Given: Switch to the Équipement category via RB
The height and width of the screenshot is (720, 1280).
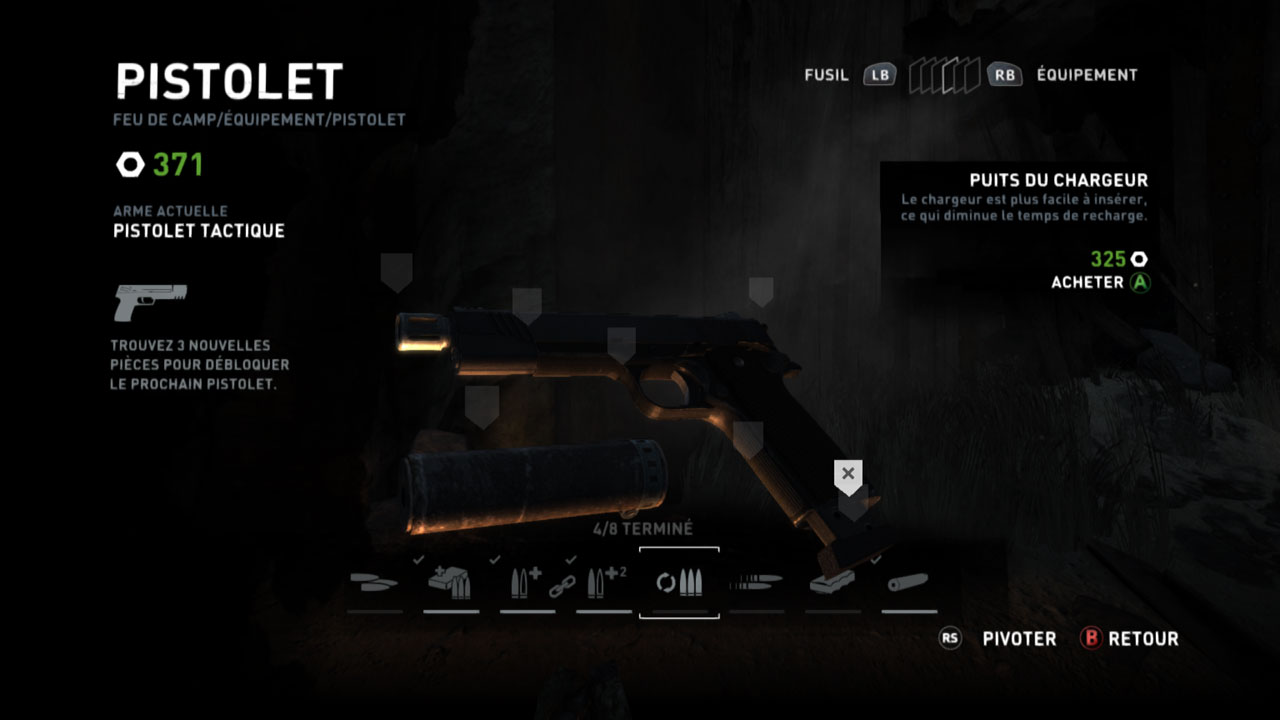Looking at the screenshot, I should [1004, 75].
